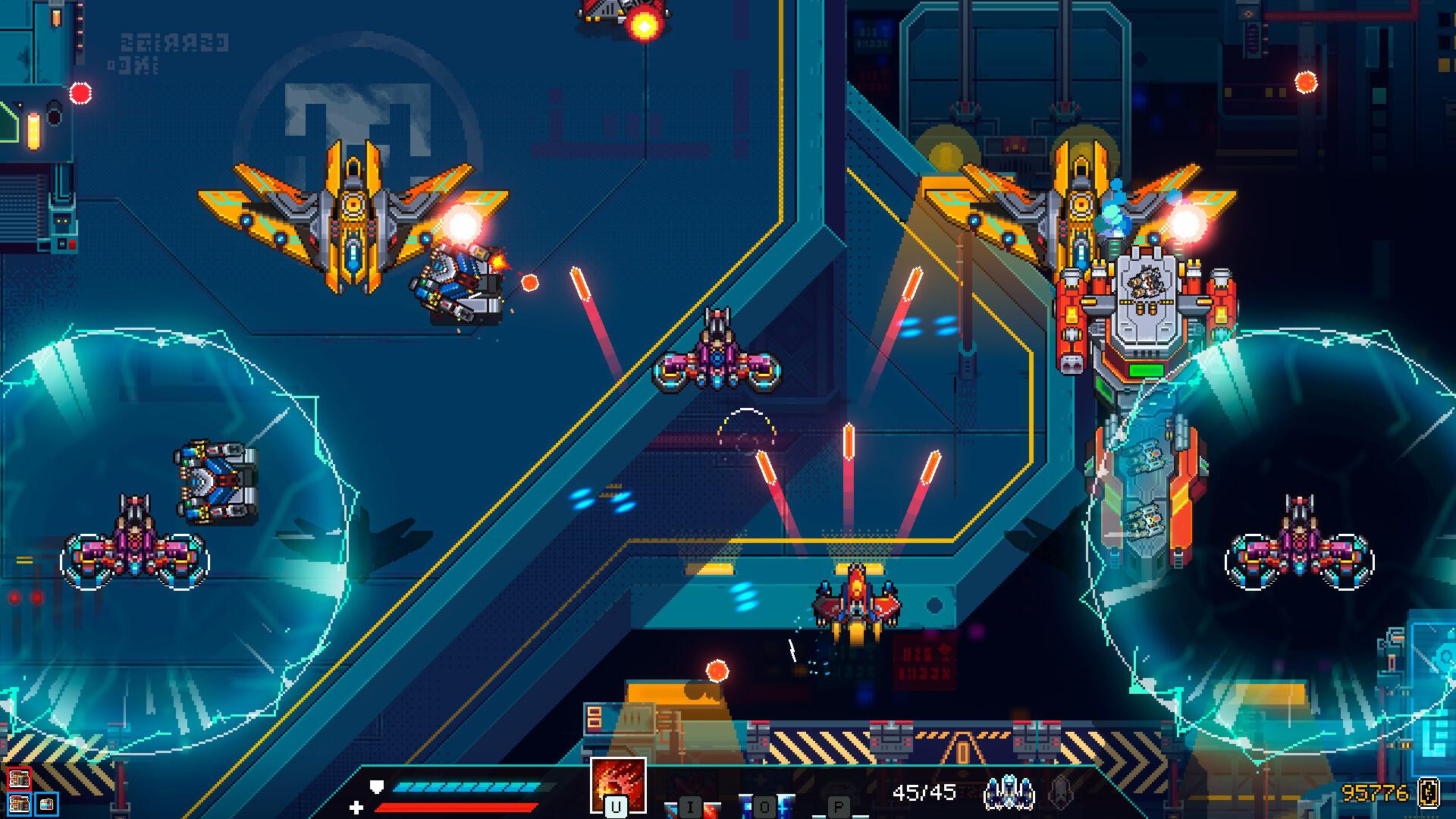This screenshot has height=819, width=1456.
Task: Click the white shield icon next to the energy bar
Action: pos(376,786)
